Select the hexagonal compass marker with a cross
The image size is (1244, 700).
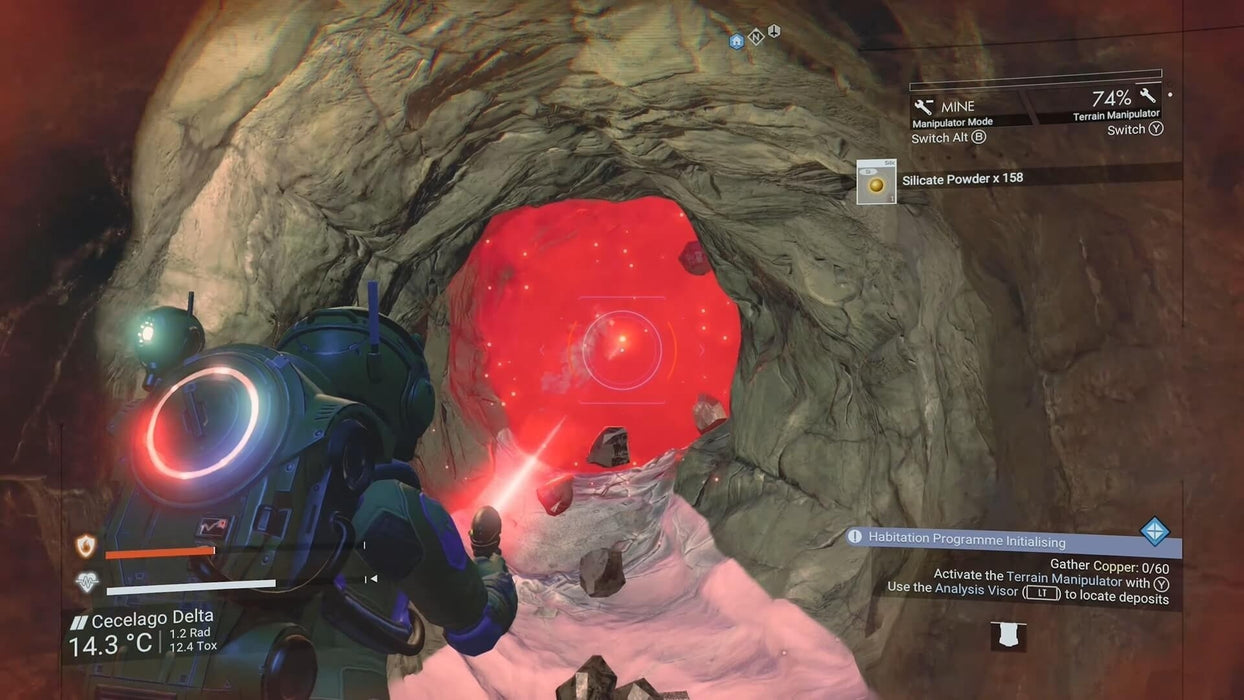tap(773, 32)
